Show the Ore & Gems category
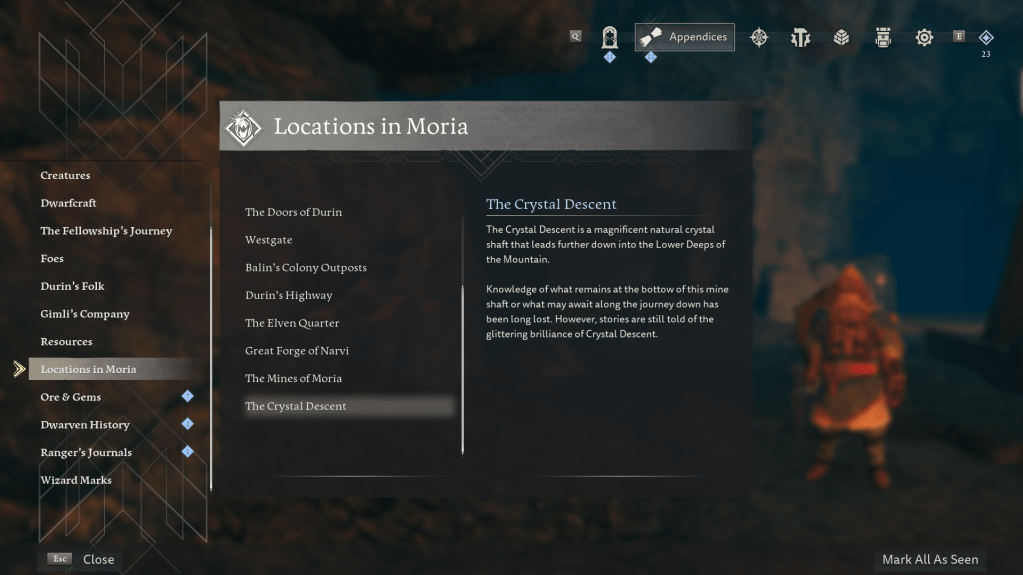 coord(71,397)
